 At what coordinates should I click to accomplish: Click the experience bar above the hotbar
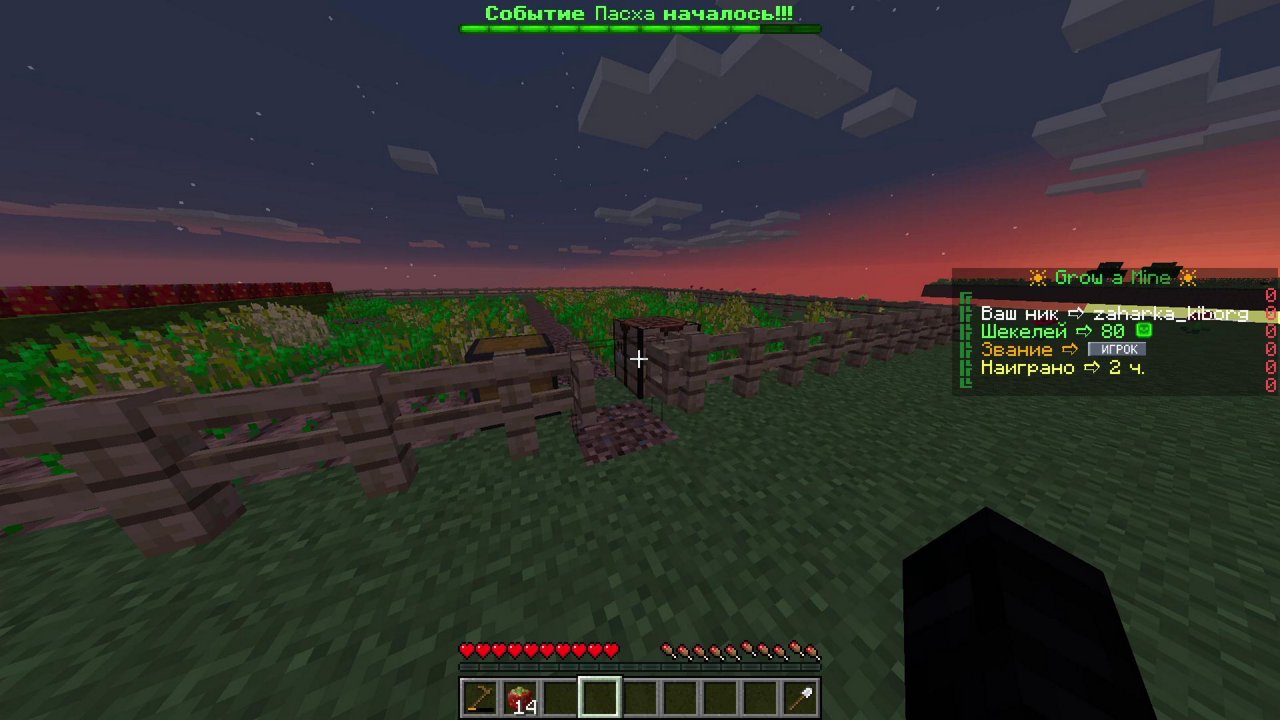pos(639,669)
